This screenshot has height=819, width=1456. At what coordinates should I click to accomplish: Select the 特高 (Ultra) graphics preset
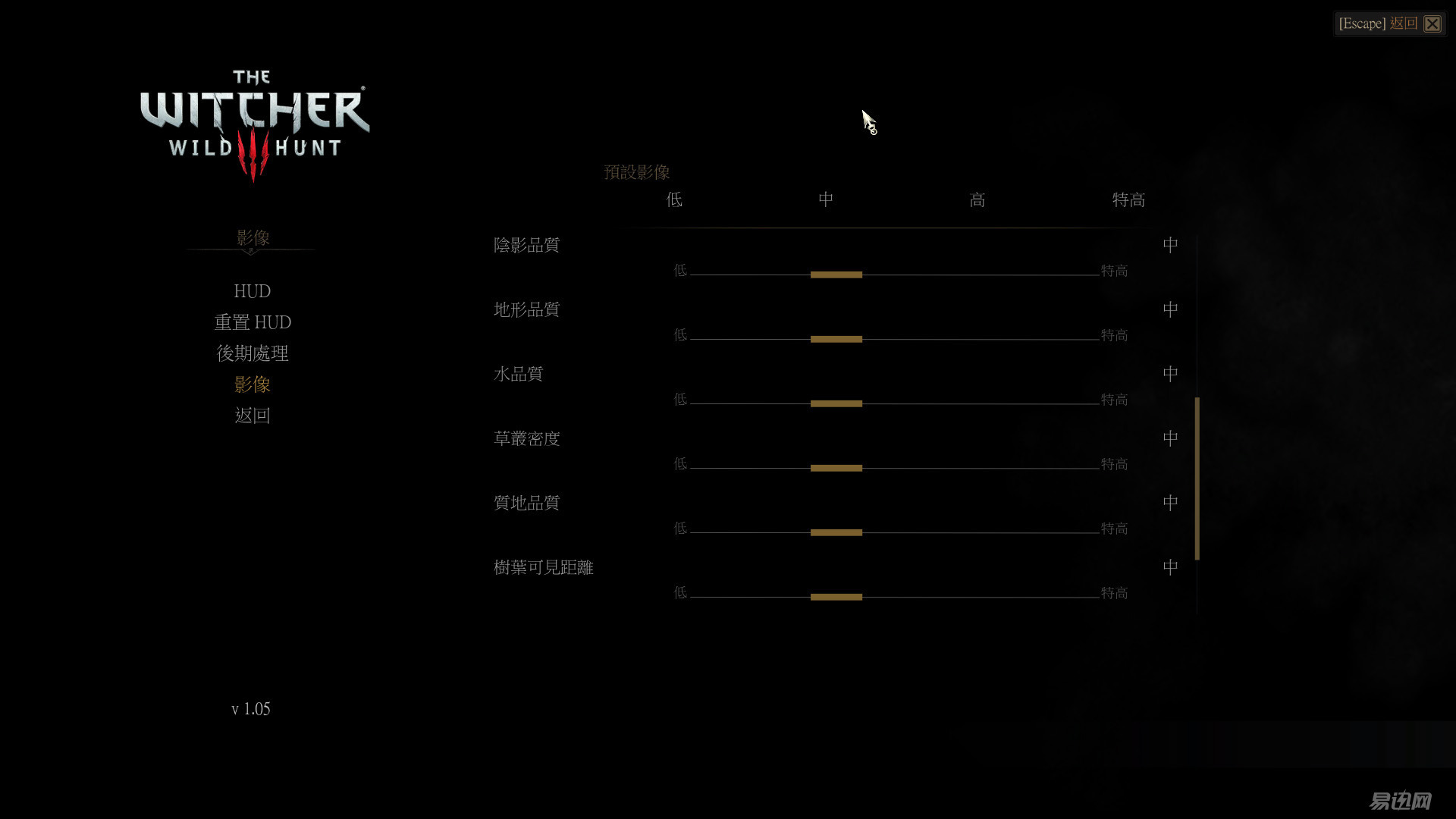click(1128, 199)
